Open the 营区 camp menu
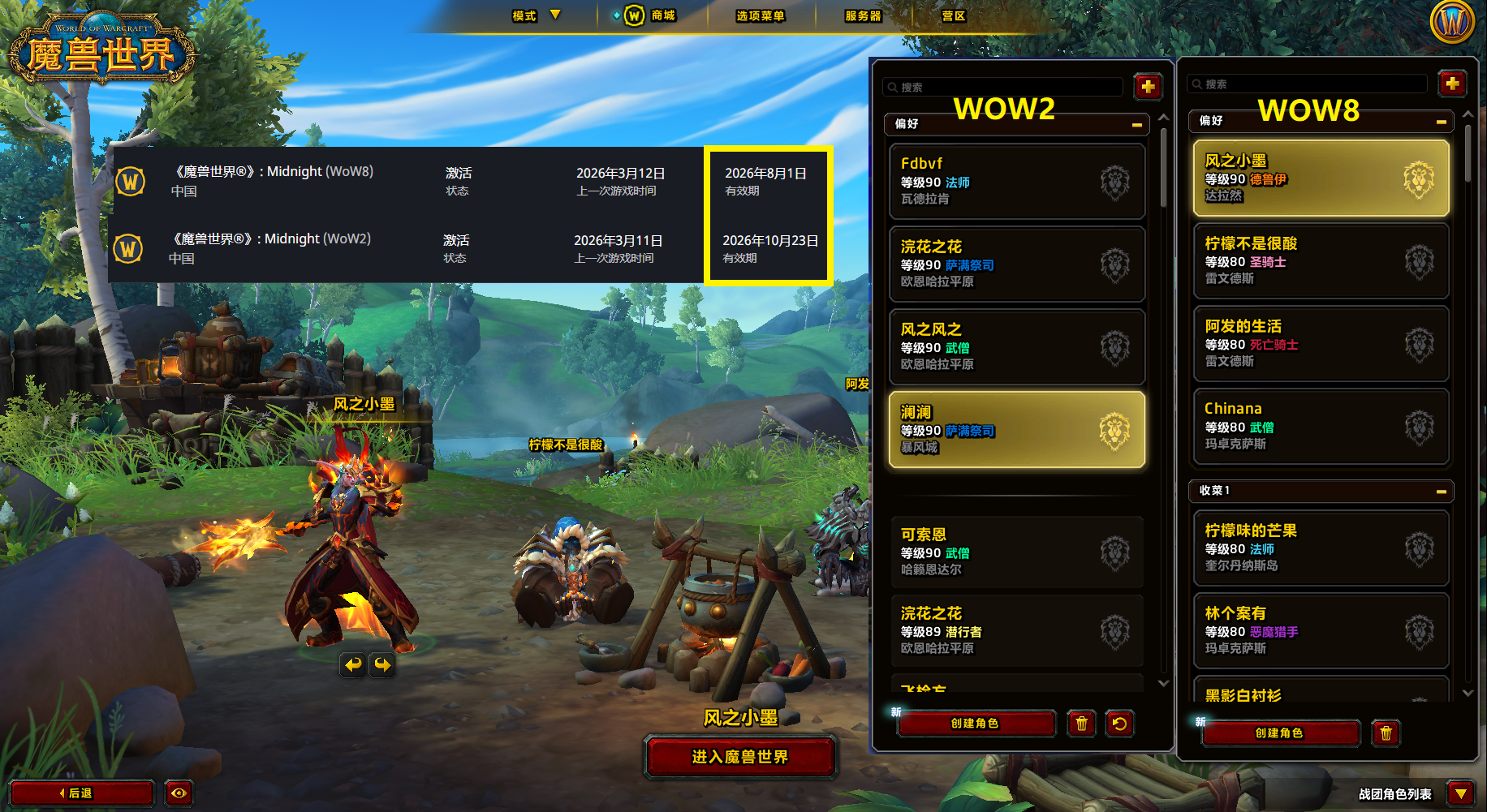This screenshot has width=1487, height=812. coord(953,15)
